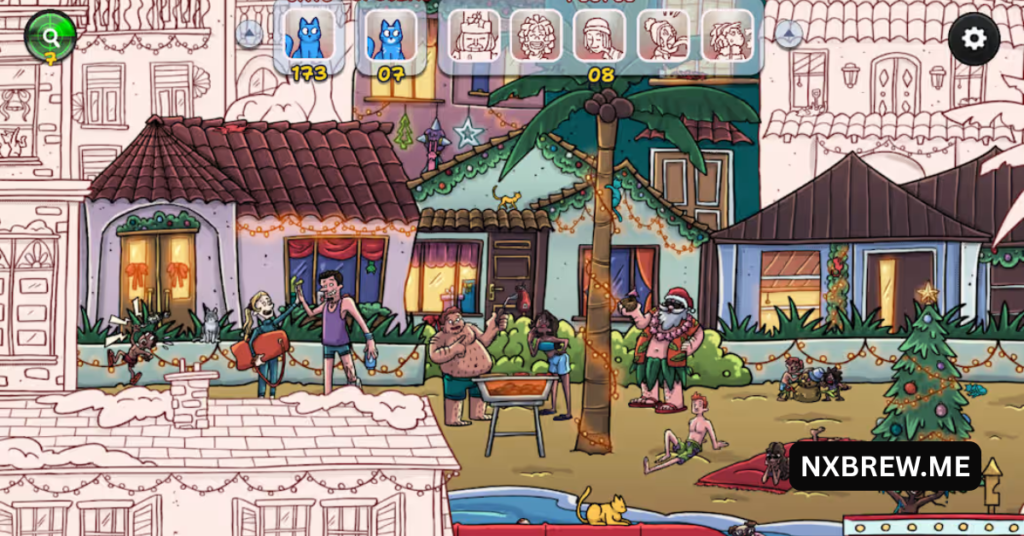Viewport: 1024px width, 536px height.
Task: Select the mustached man portrait with hat
Action: 473,37
